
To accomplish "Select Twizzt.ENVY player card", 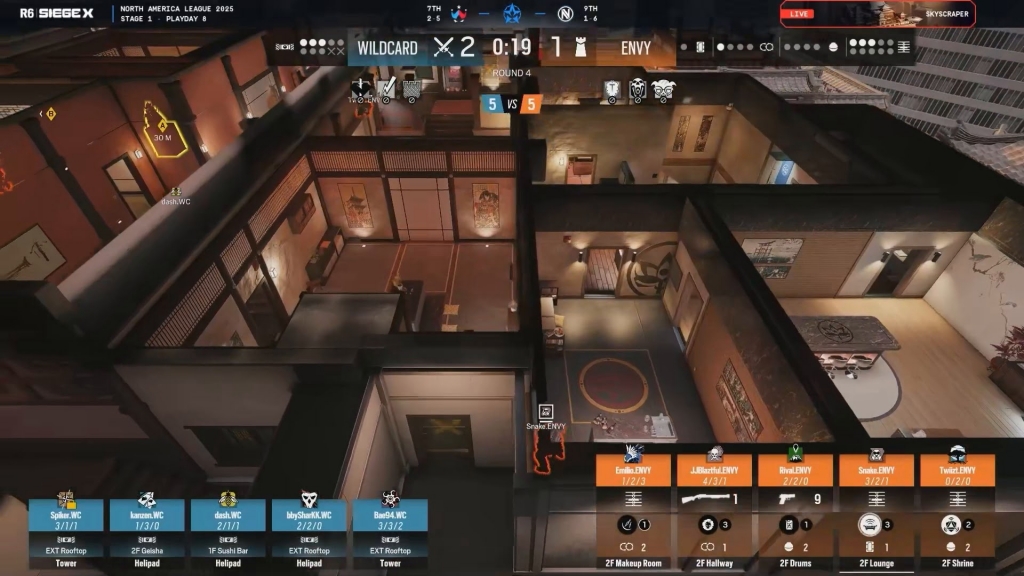I will (957, 470).
